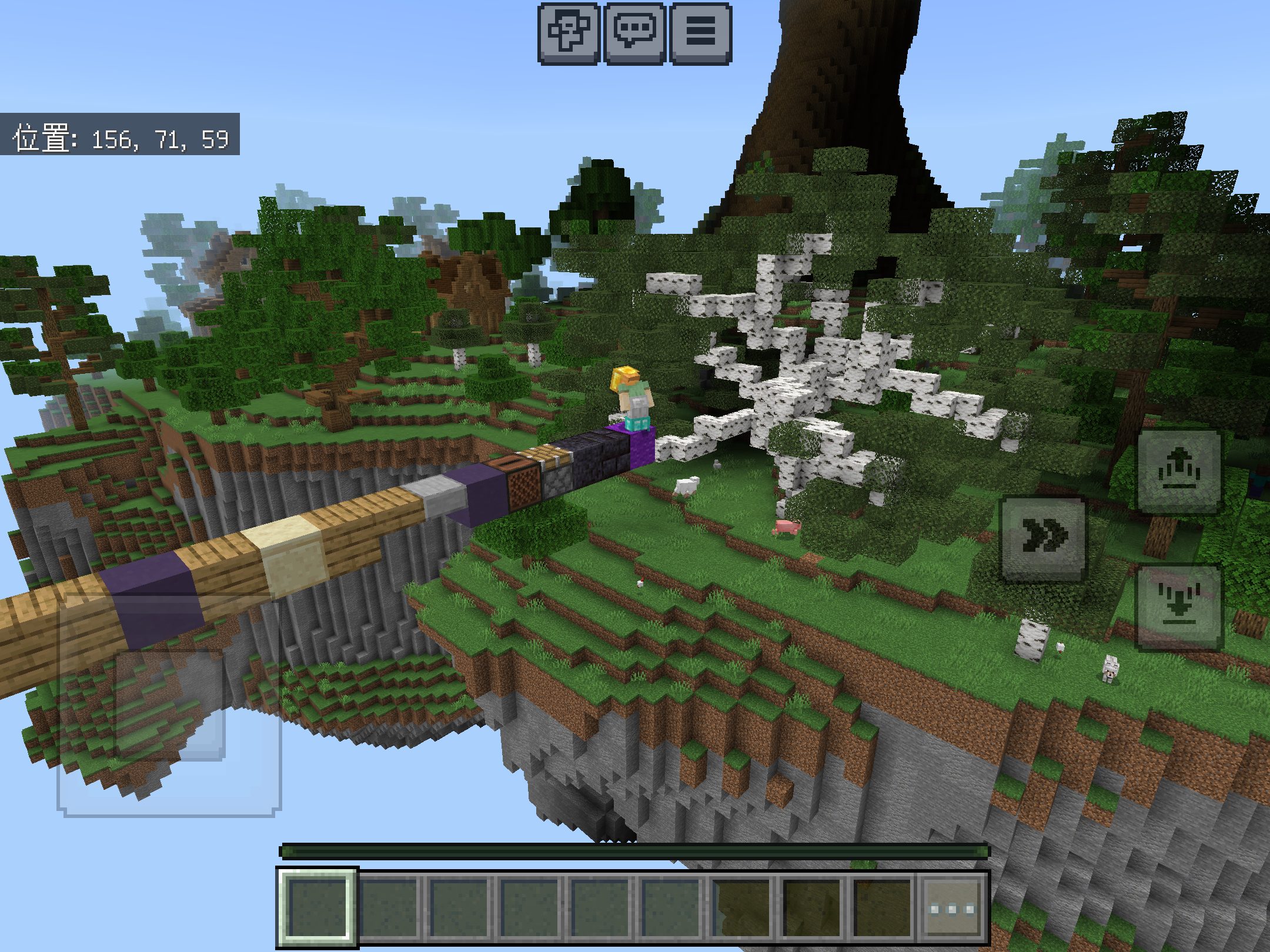Tap the fly down arrow button
This screenshot has width=1270, height=952.
coord(1178,607)
